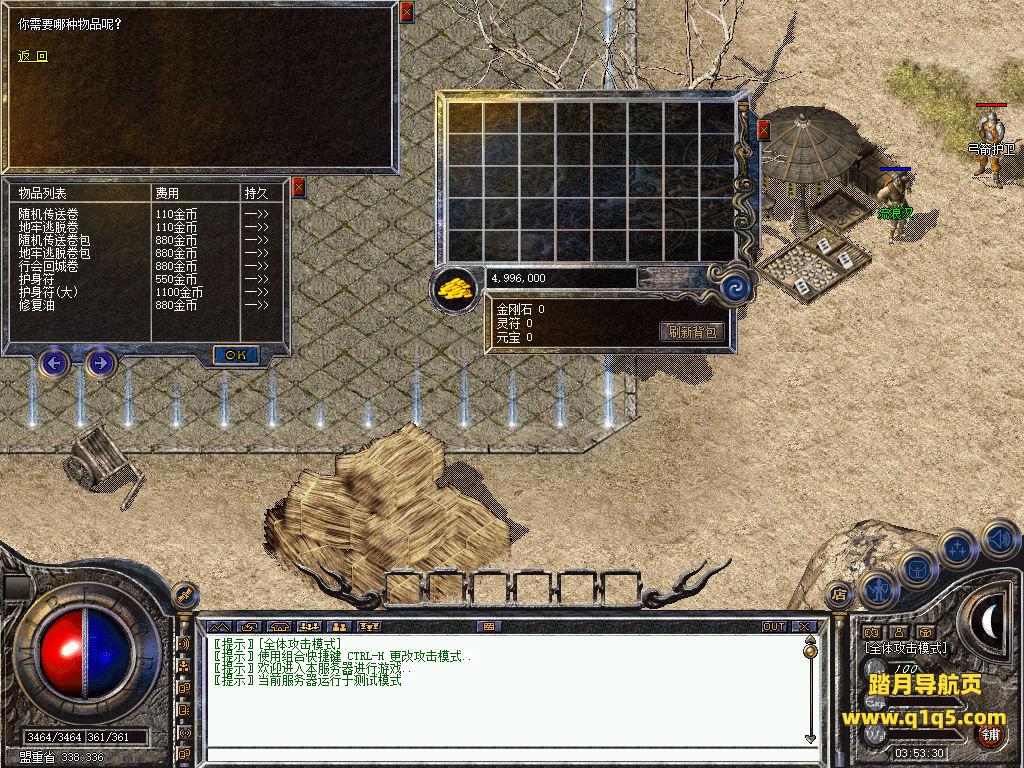Select 修复油 in the shop list

click(x=38, y=305)
